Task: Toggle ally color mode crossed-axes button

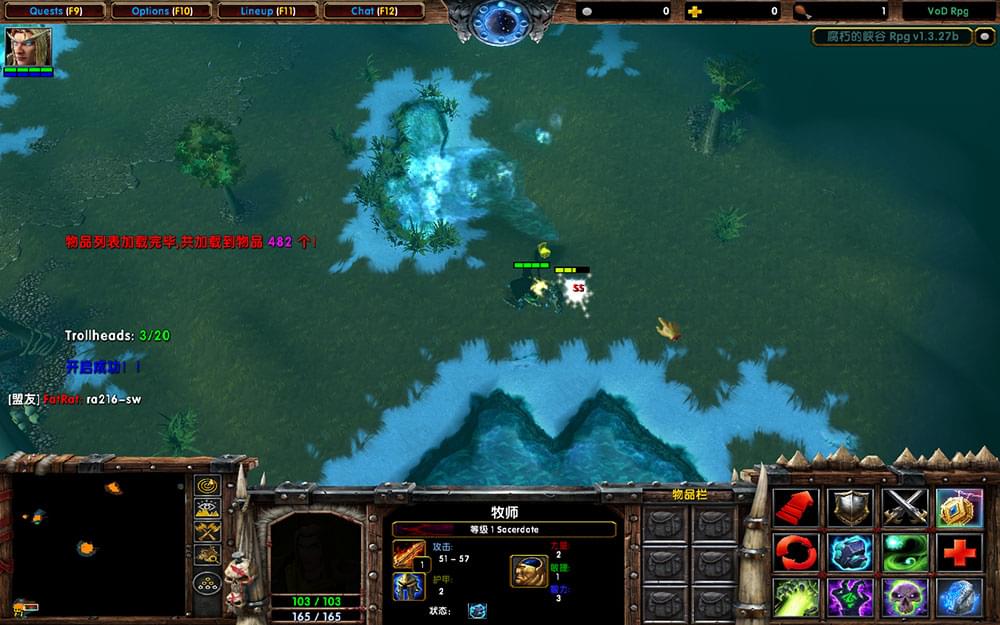Action: (207, 532)
